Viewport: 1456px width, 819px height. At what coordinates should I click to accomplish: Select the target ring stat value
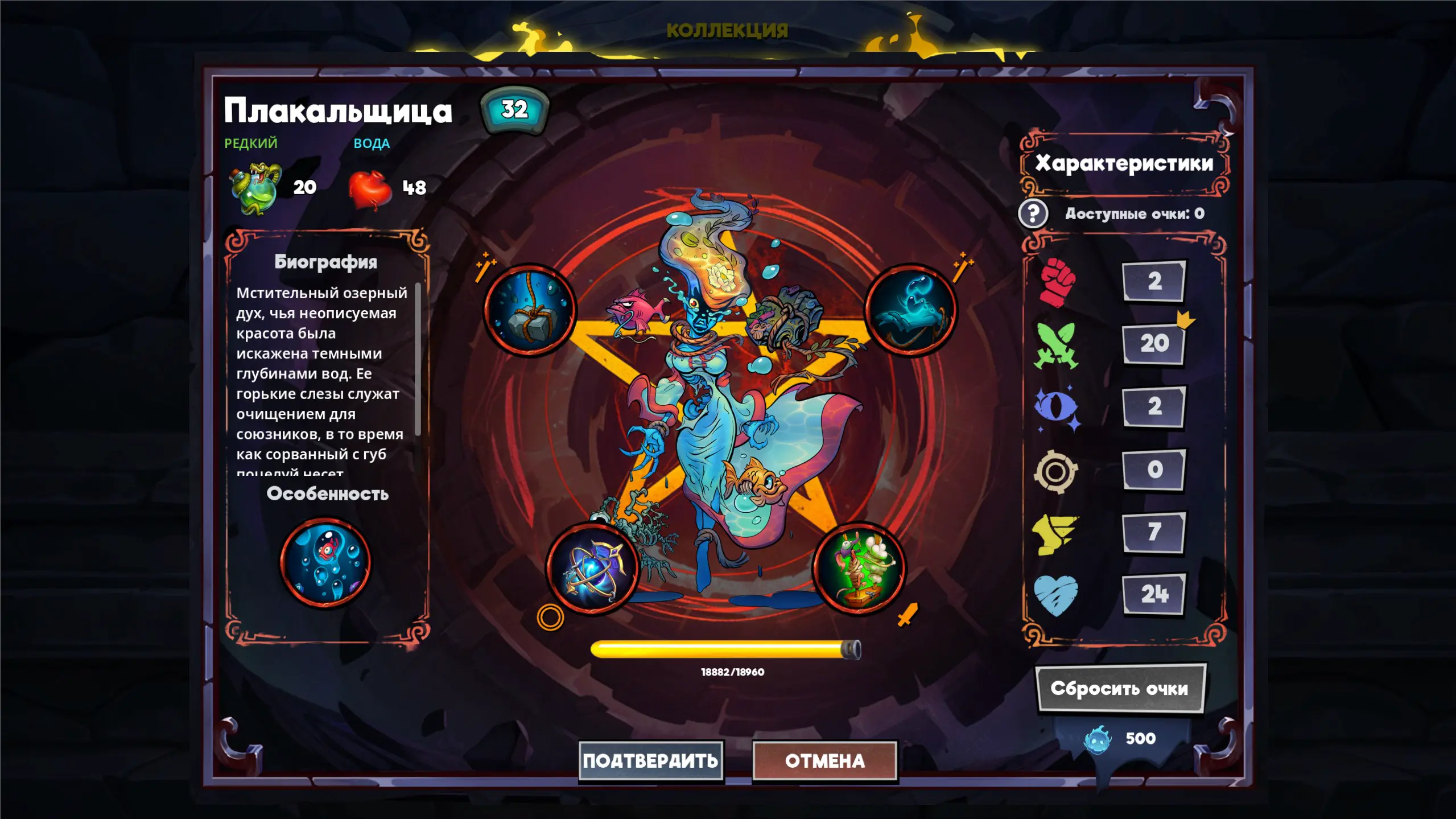(x=1154, y=469)
